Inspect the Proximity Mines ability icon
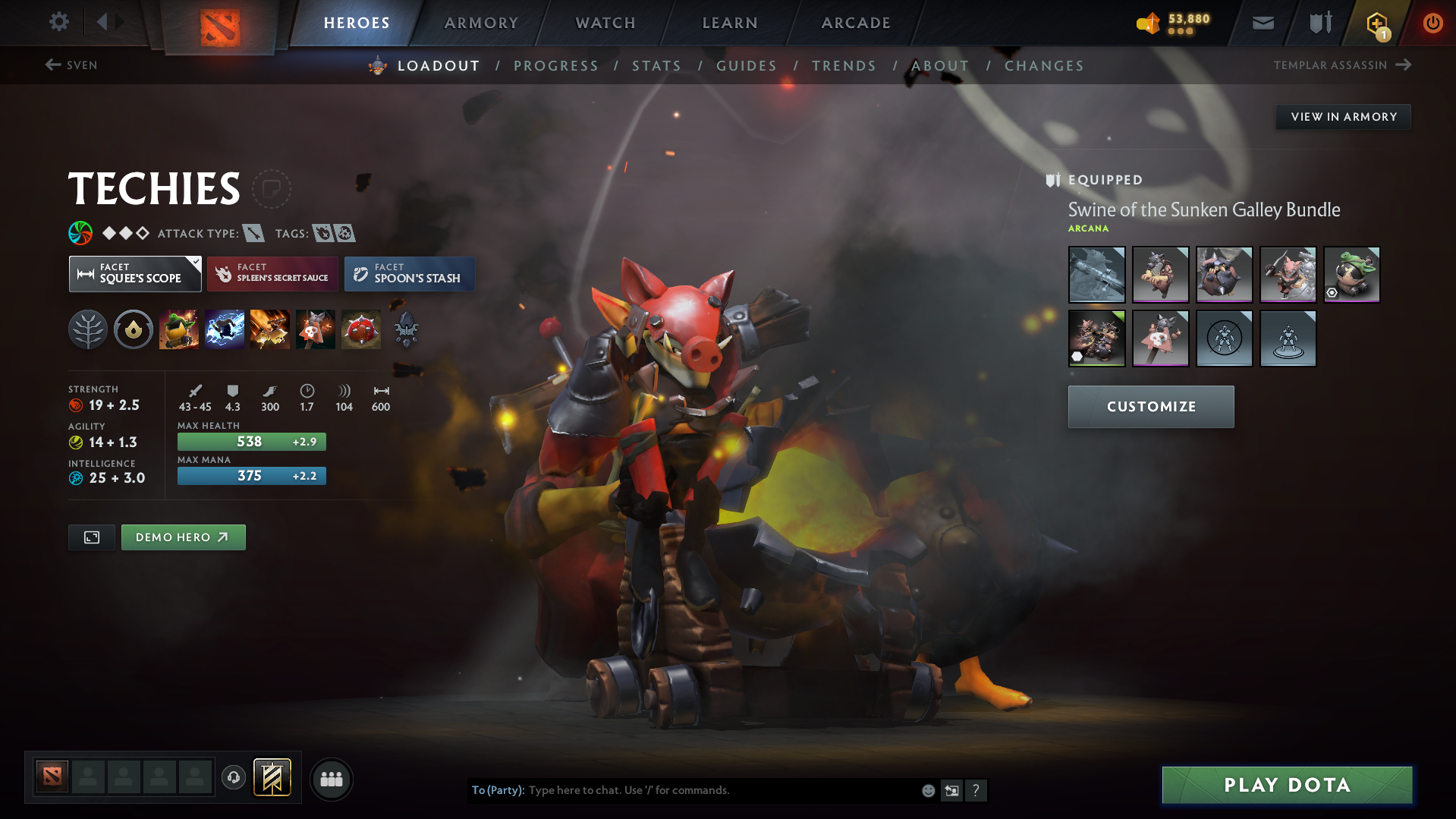The height and width of the screenshot is (819, 1456). pos(361,329)
